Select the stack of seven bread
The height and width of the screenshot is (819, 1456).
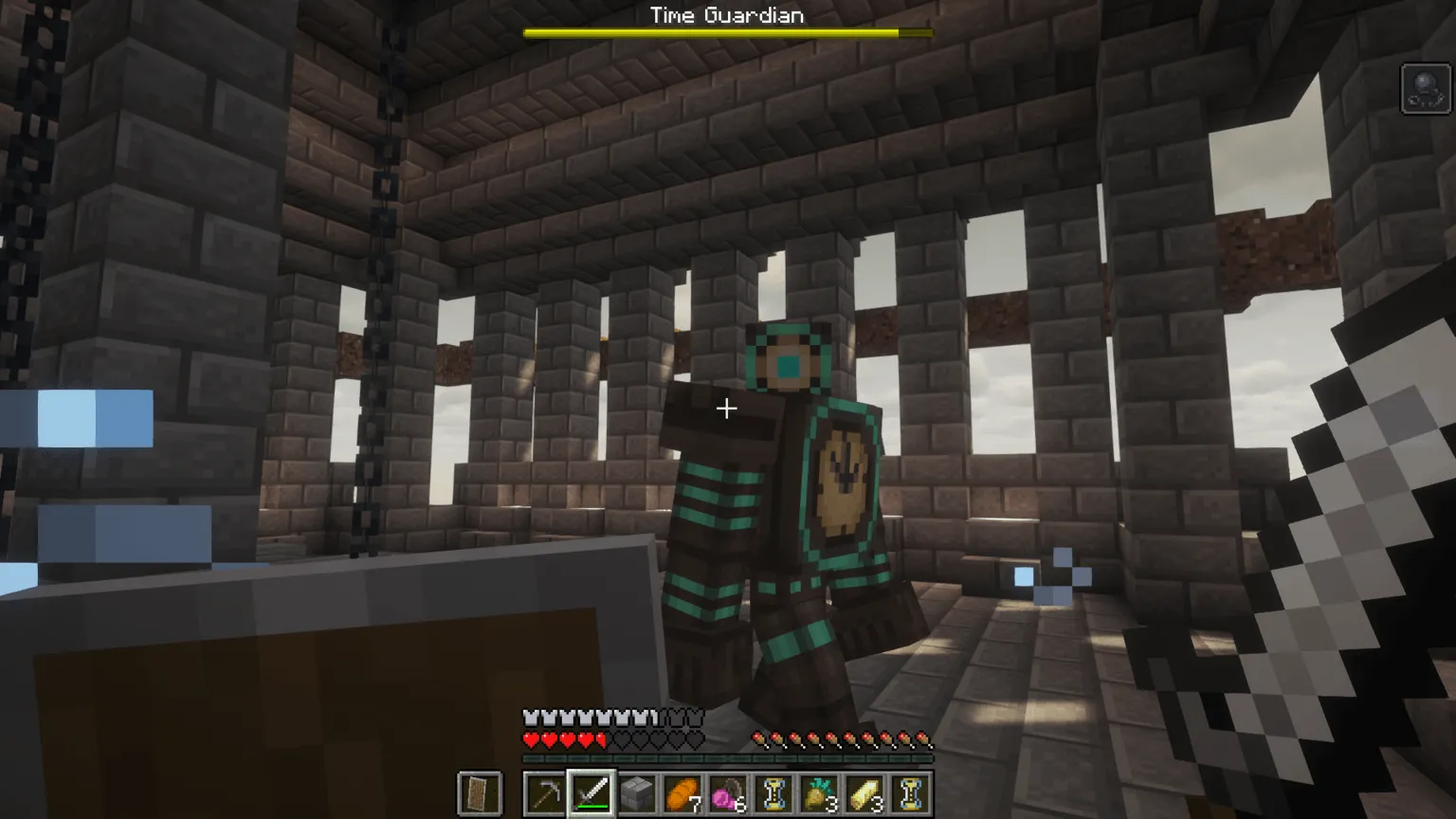(x=683, y=794)
